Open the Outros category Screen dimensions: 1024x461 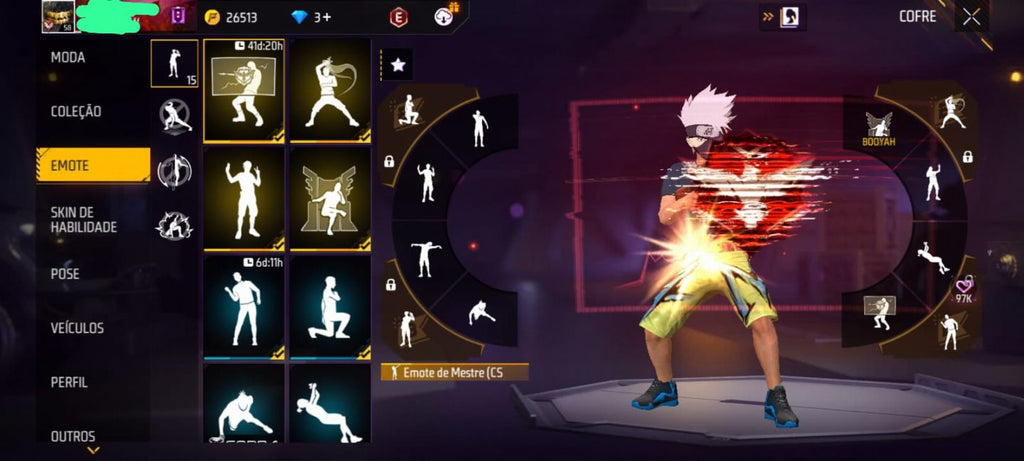pos(73,436)
